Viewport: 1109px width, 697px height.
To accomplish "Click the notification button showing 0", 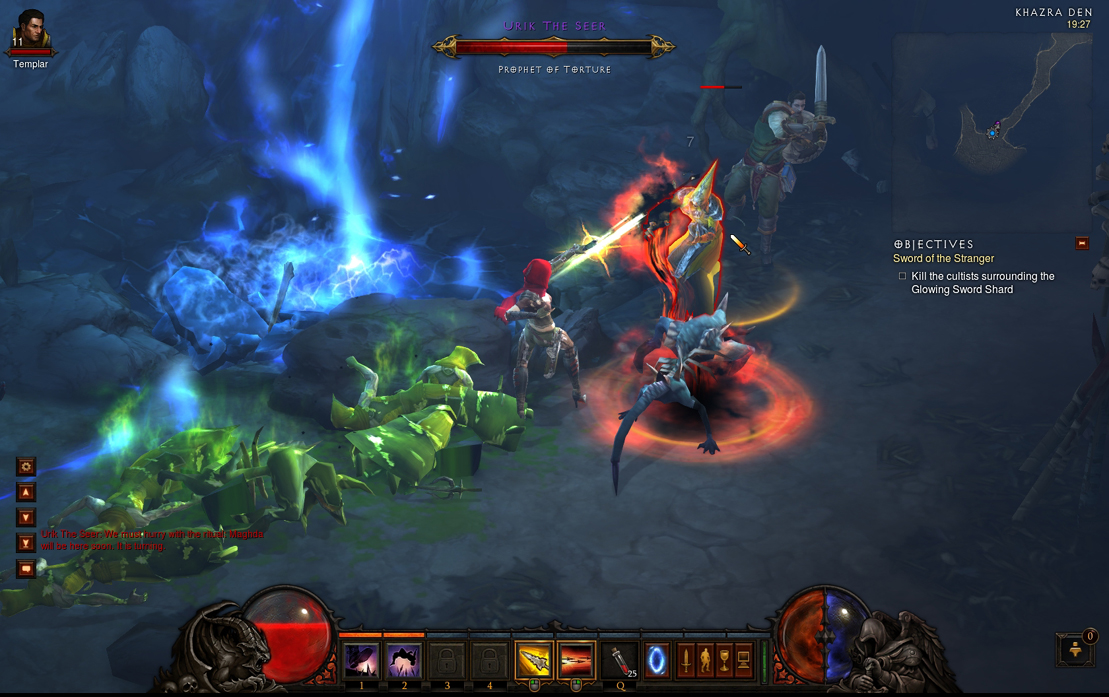I will pos(1076,648).
